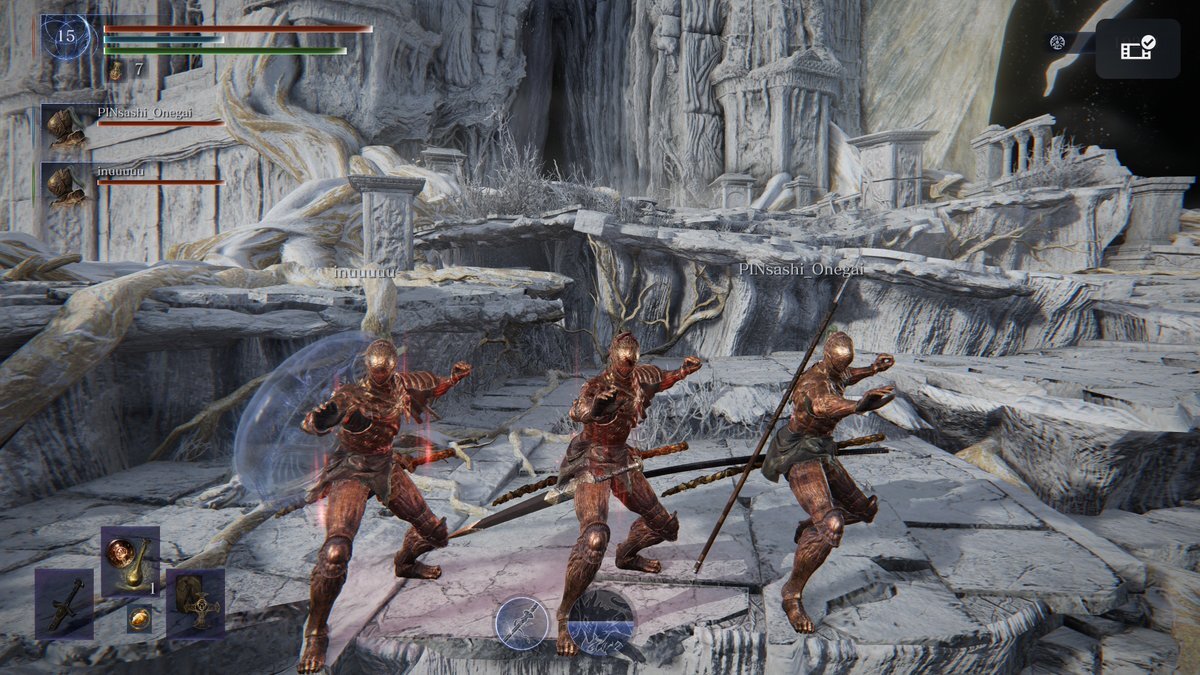Activate the half-filled ultimate art icon
This screenshot has width=1200, height=675.
pos(601,622)
